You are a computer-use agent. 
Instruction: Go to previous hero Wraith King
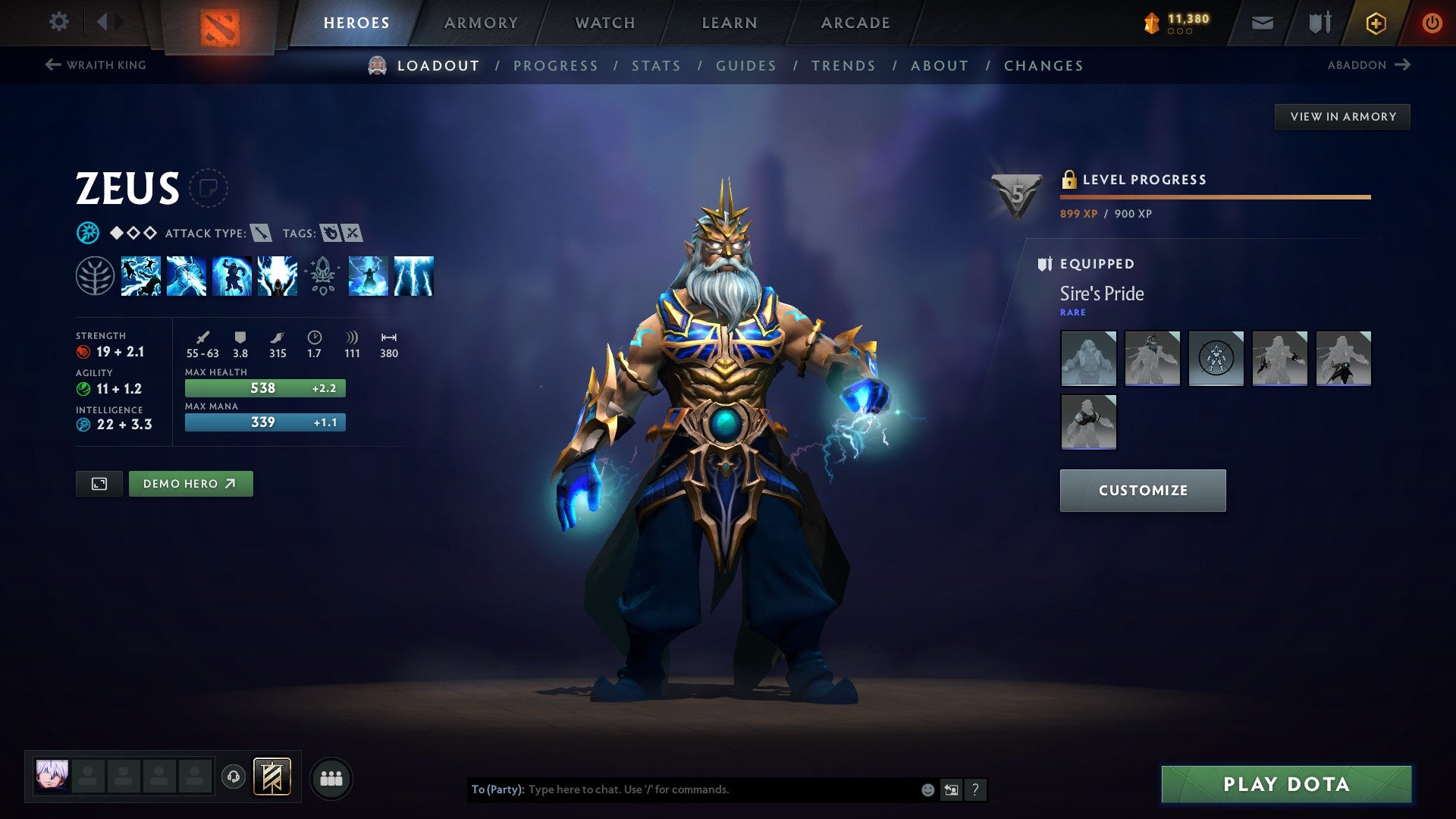click(x=97, y=65)
